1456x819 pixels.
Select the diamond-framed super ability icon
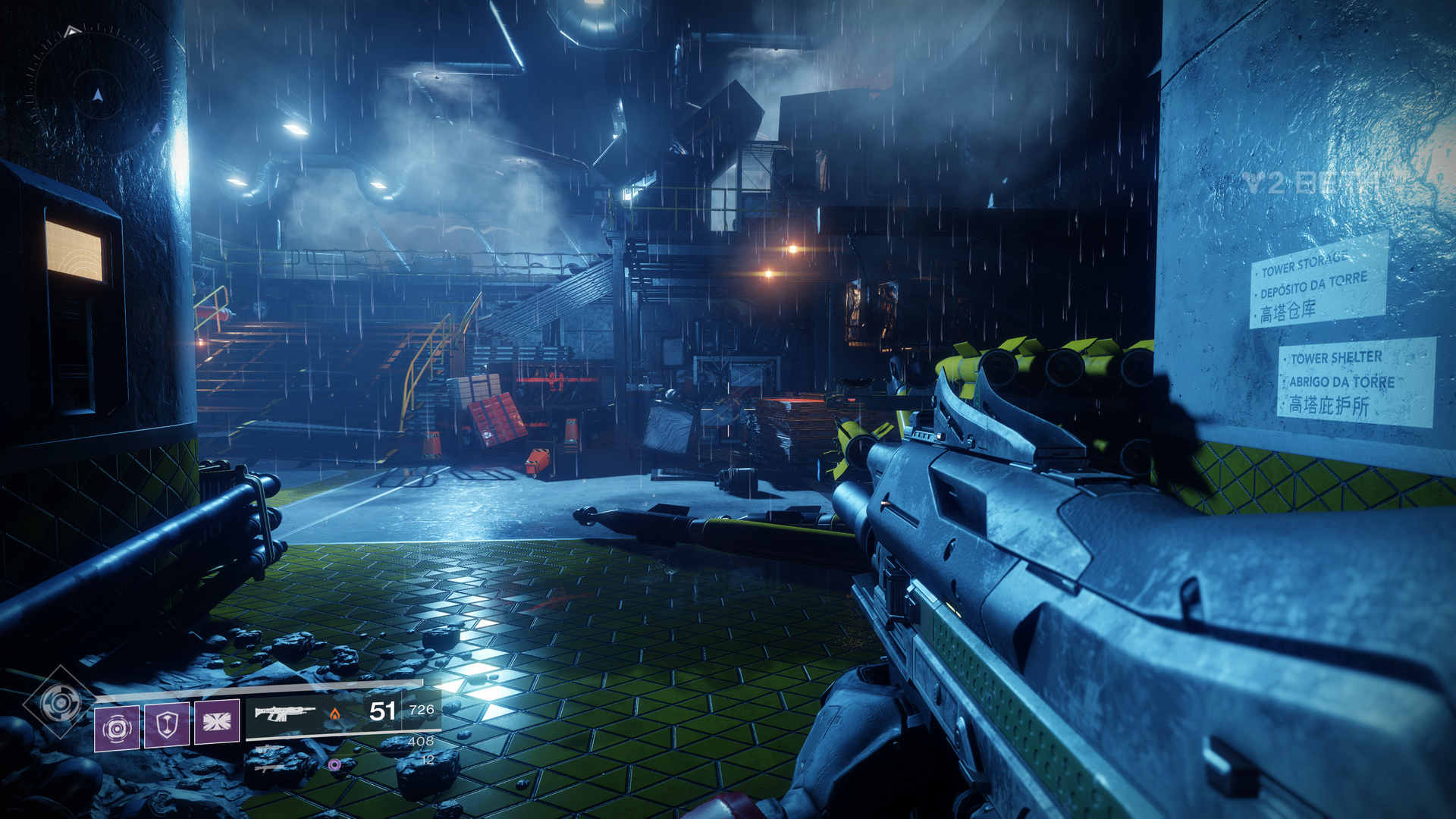point(60,703)
